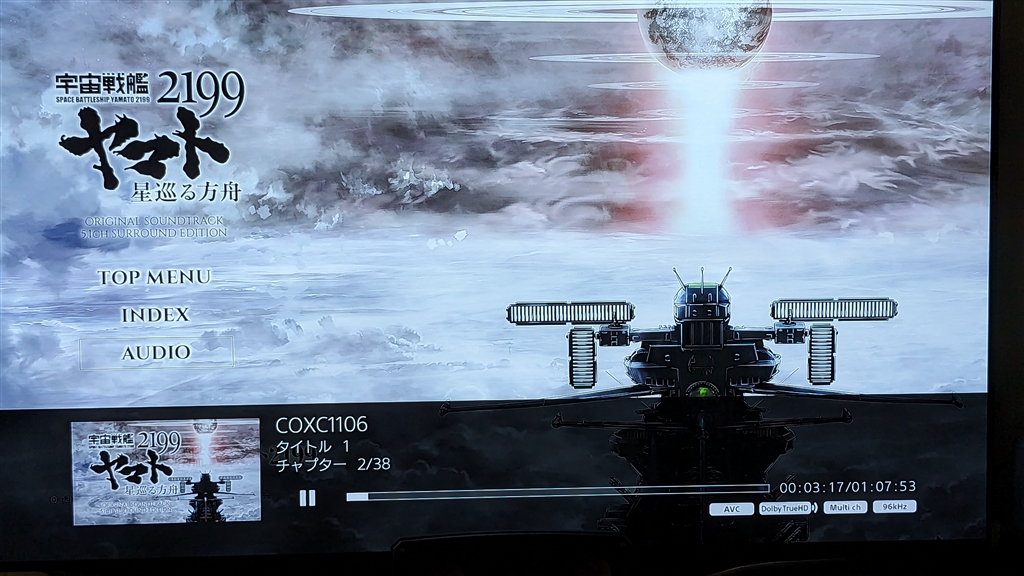1024x576 pixels.
Task: Choose the AUDIO menu entry
Action: click(x=156, y=352)
